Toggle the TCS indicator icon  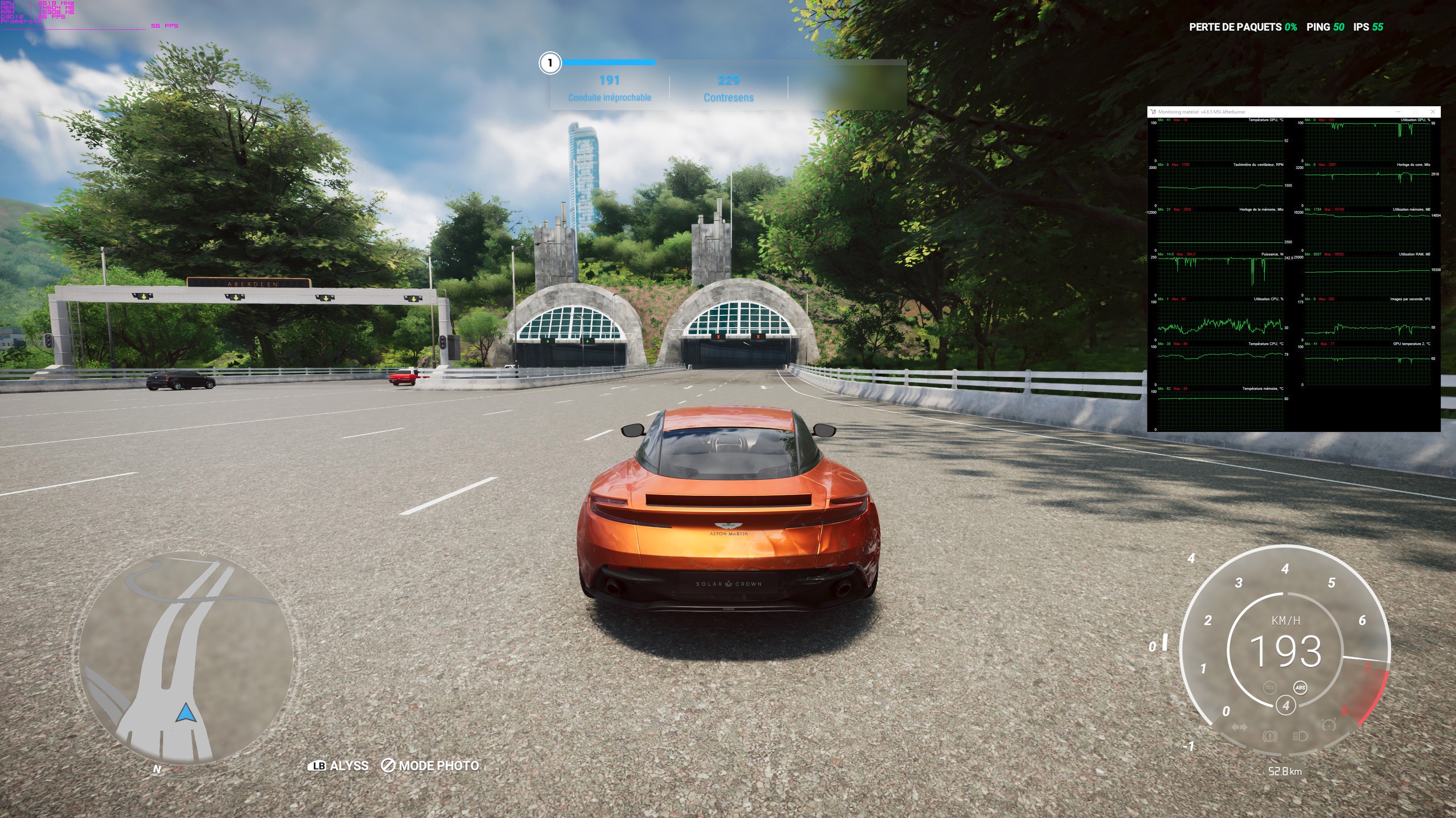pos(1270,687)
